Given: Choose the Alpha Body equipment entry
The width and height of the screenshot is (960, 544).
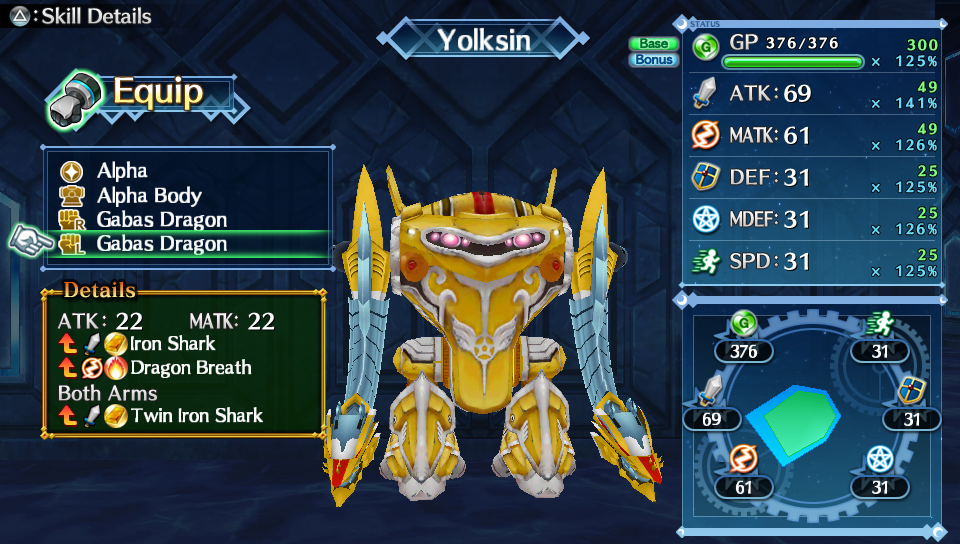Looking at the screenshot, I should 148,196.
